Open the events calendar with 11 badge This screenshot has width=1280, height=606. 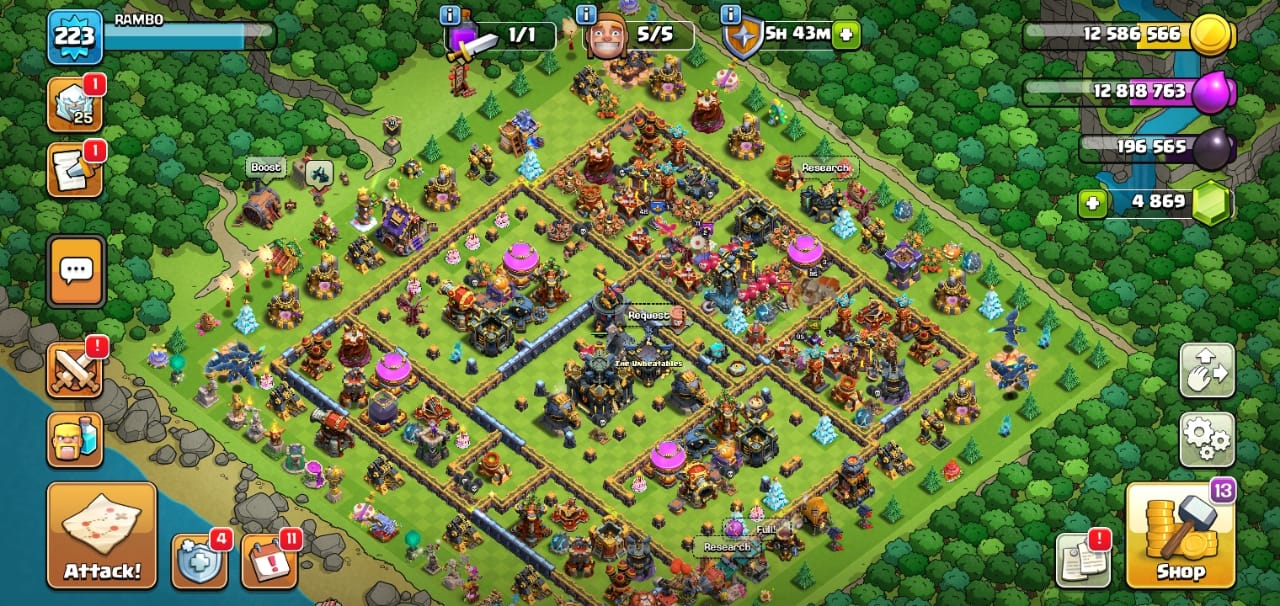point(268,561)
